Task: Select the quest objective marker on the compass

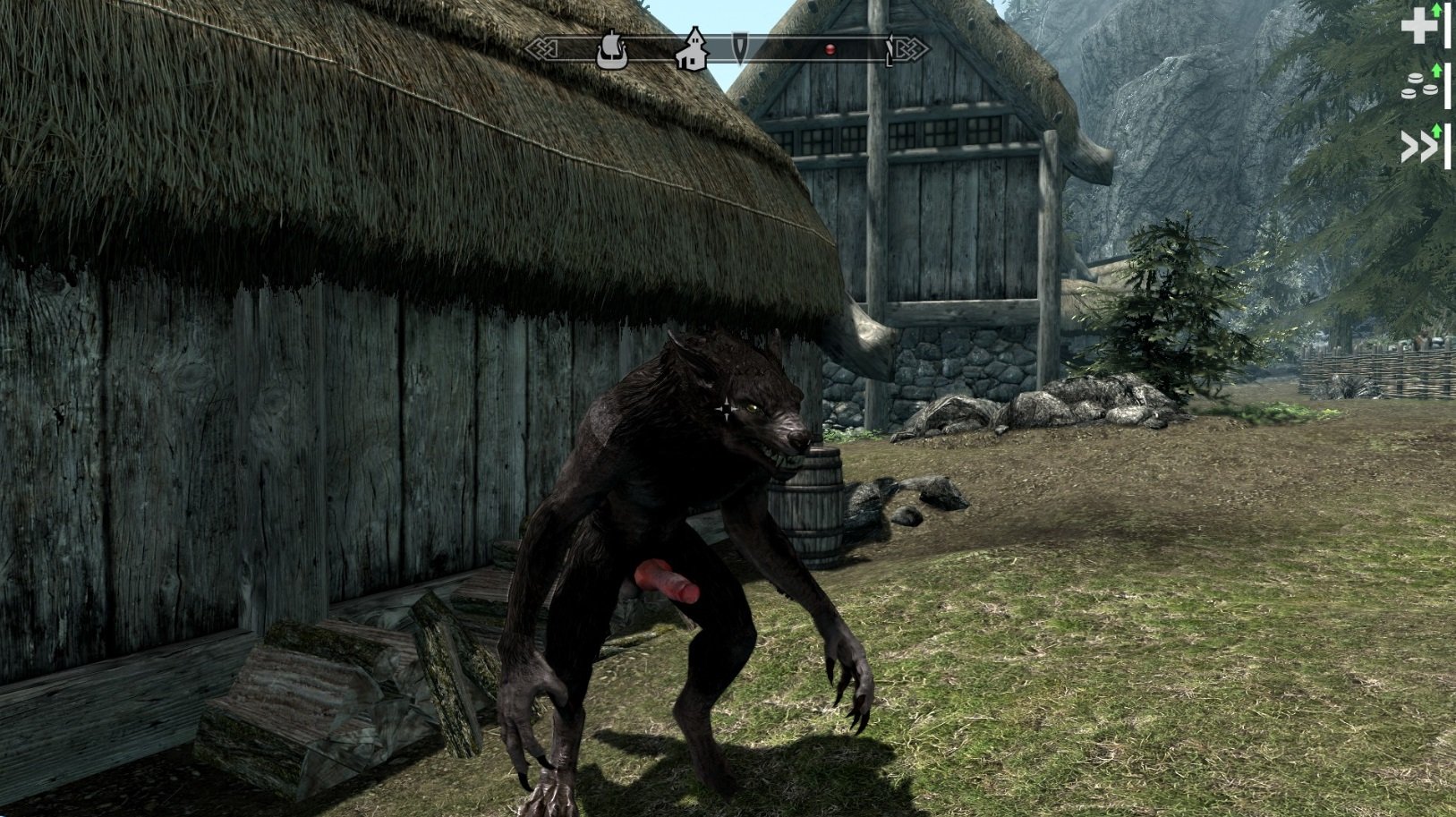Action: coord(740,47)
